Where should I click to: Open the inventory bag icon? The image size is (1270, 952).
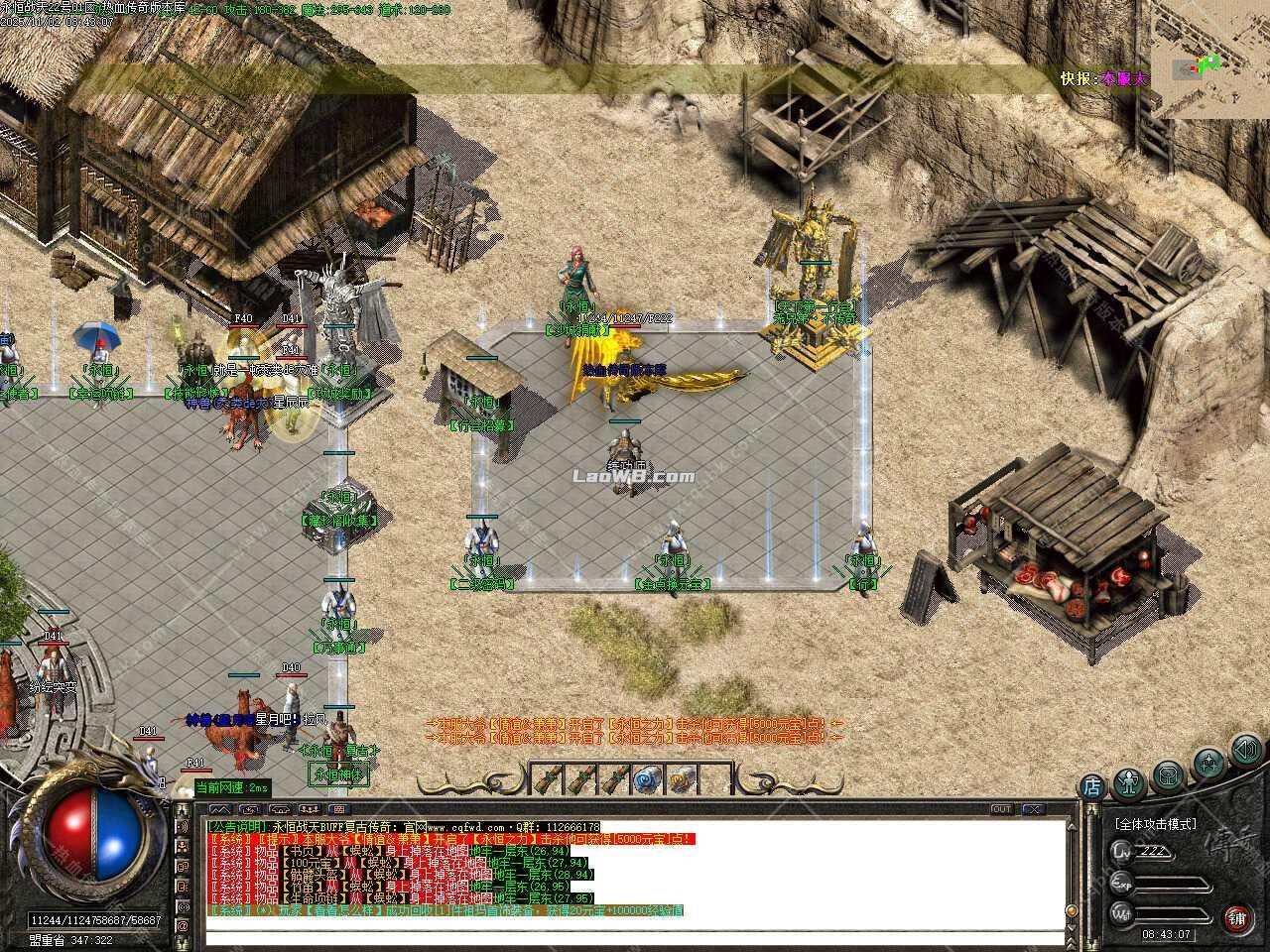[1167, 776]
